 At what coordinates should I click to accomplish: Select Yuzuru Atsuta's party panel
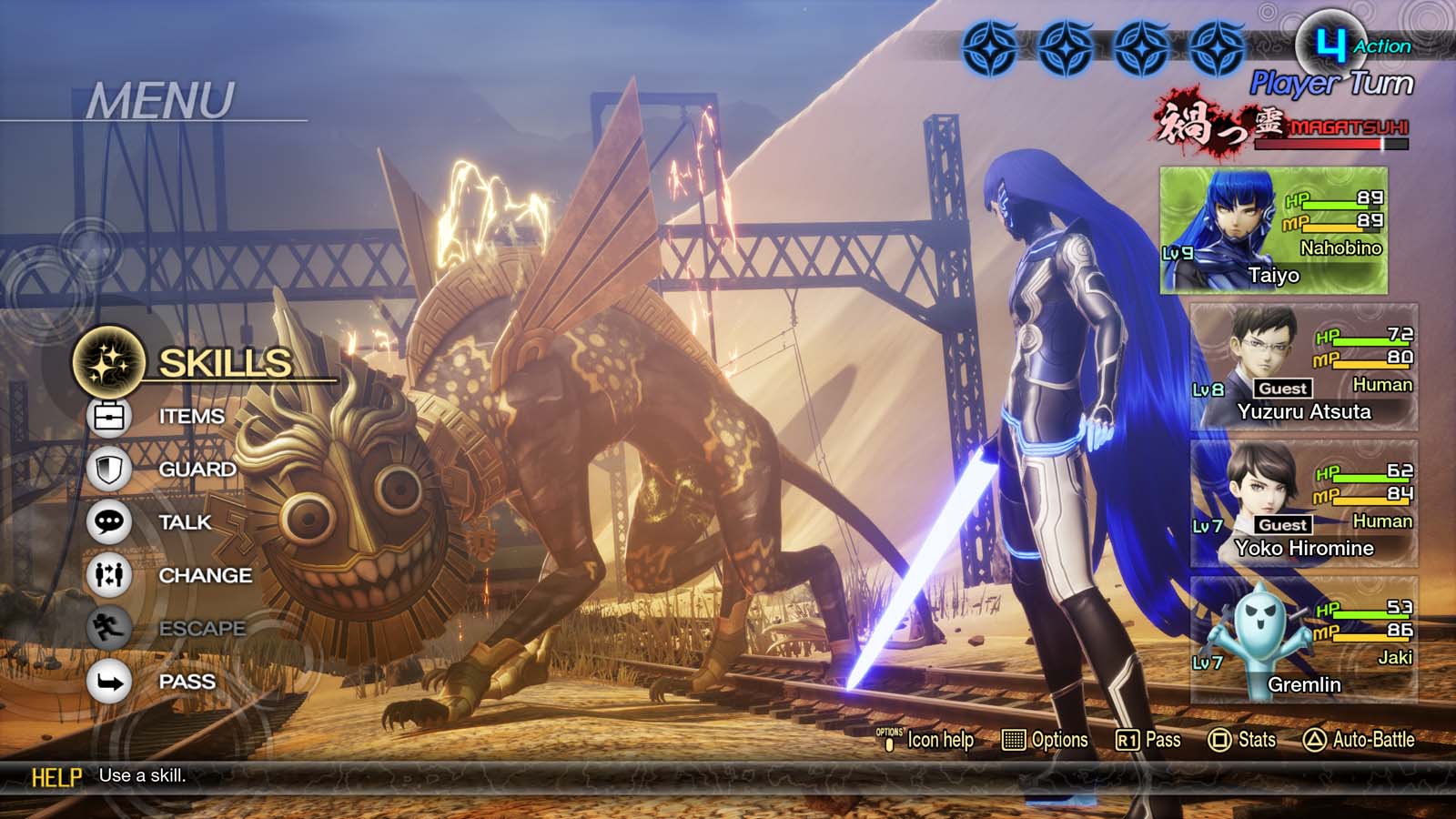(1303, 368)
